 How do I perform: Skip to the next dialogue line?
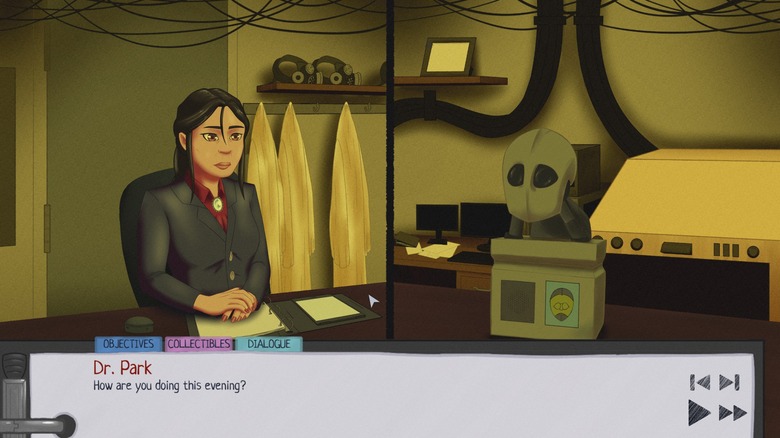pyautogui.click(x=729, y=382)
